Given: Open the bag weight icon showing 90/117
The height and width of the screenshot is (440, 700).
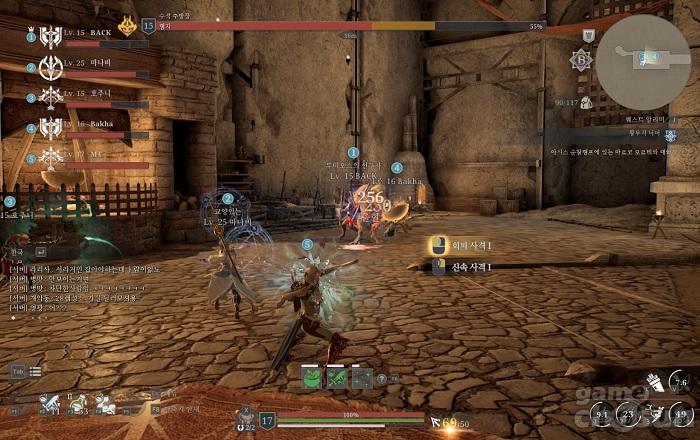Looking at the screenshot, I should (x=586, y=102).
